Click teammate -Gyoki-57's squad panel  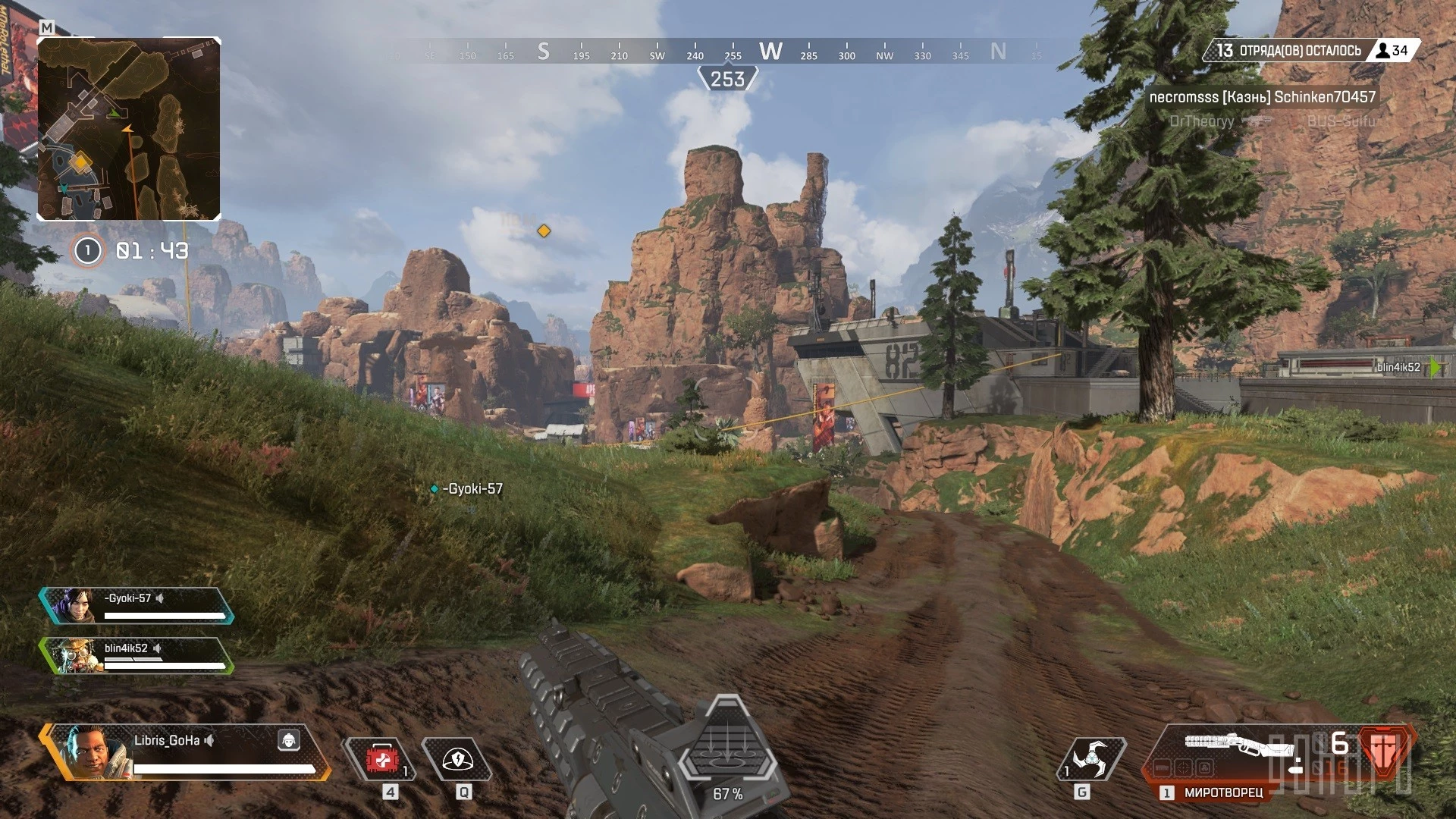click(x=138, y=606)
